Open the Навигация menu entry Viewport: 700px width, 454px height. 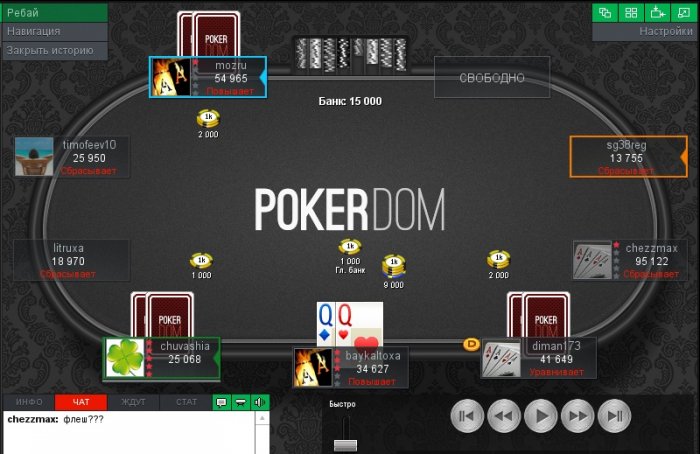[x=54, y=31]
